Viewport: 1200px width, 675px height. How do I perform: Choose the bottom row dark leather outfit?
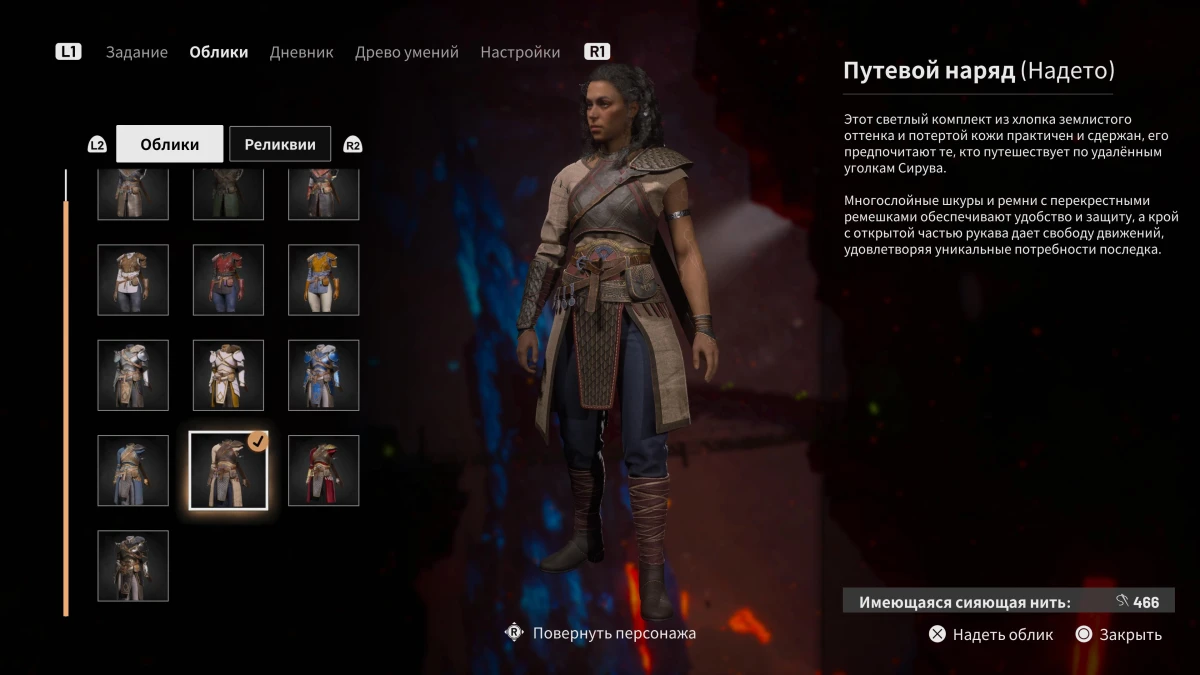pos(133,566)
